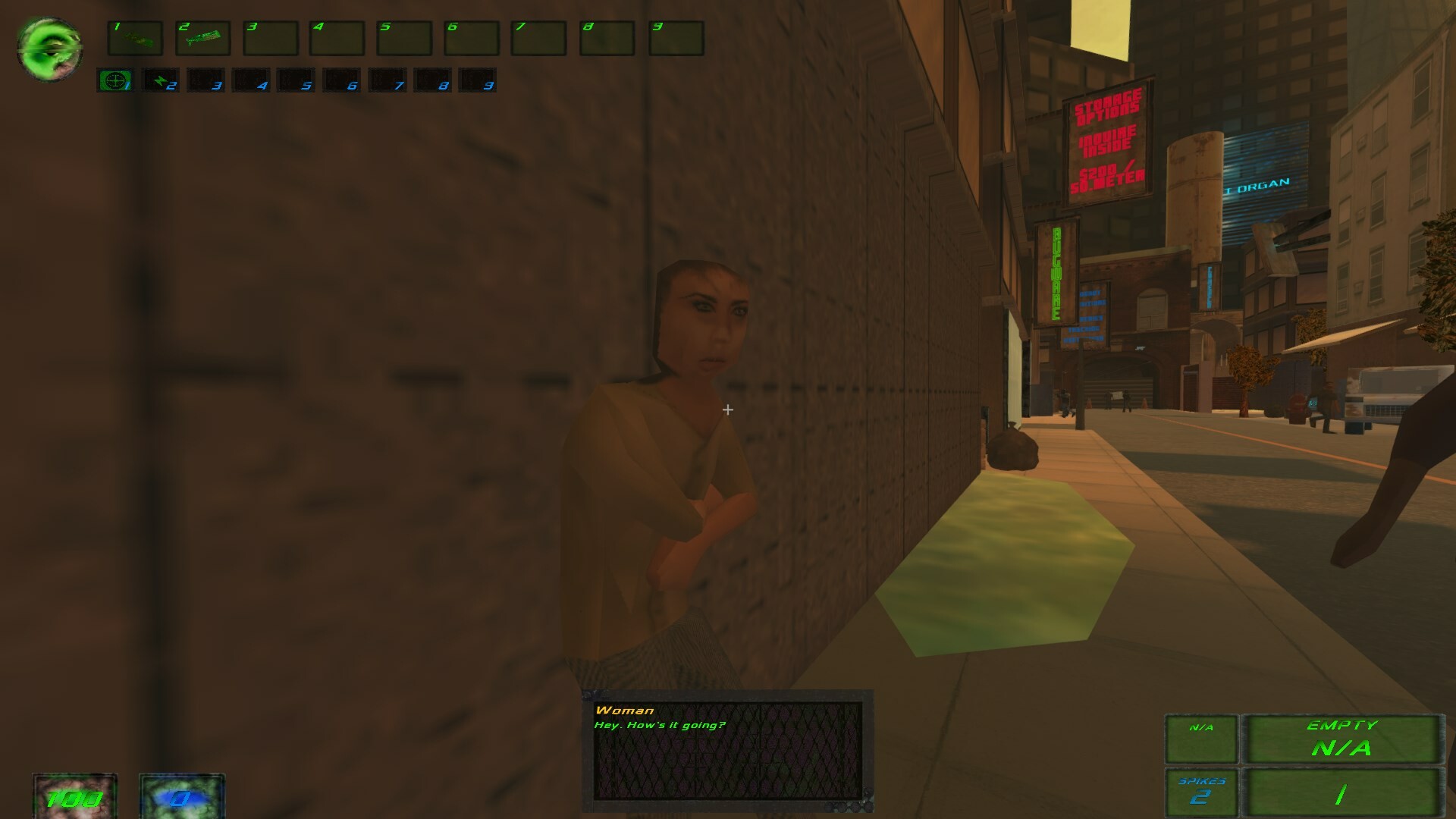This screenshot has width=1456, height=819.
Task: Select empty weapon slot 5
Action: (x=406, y=39)
